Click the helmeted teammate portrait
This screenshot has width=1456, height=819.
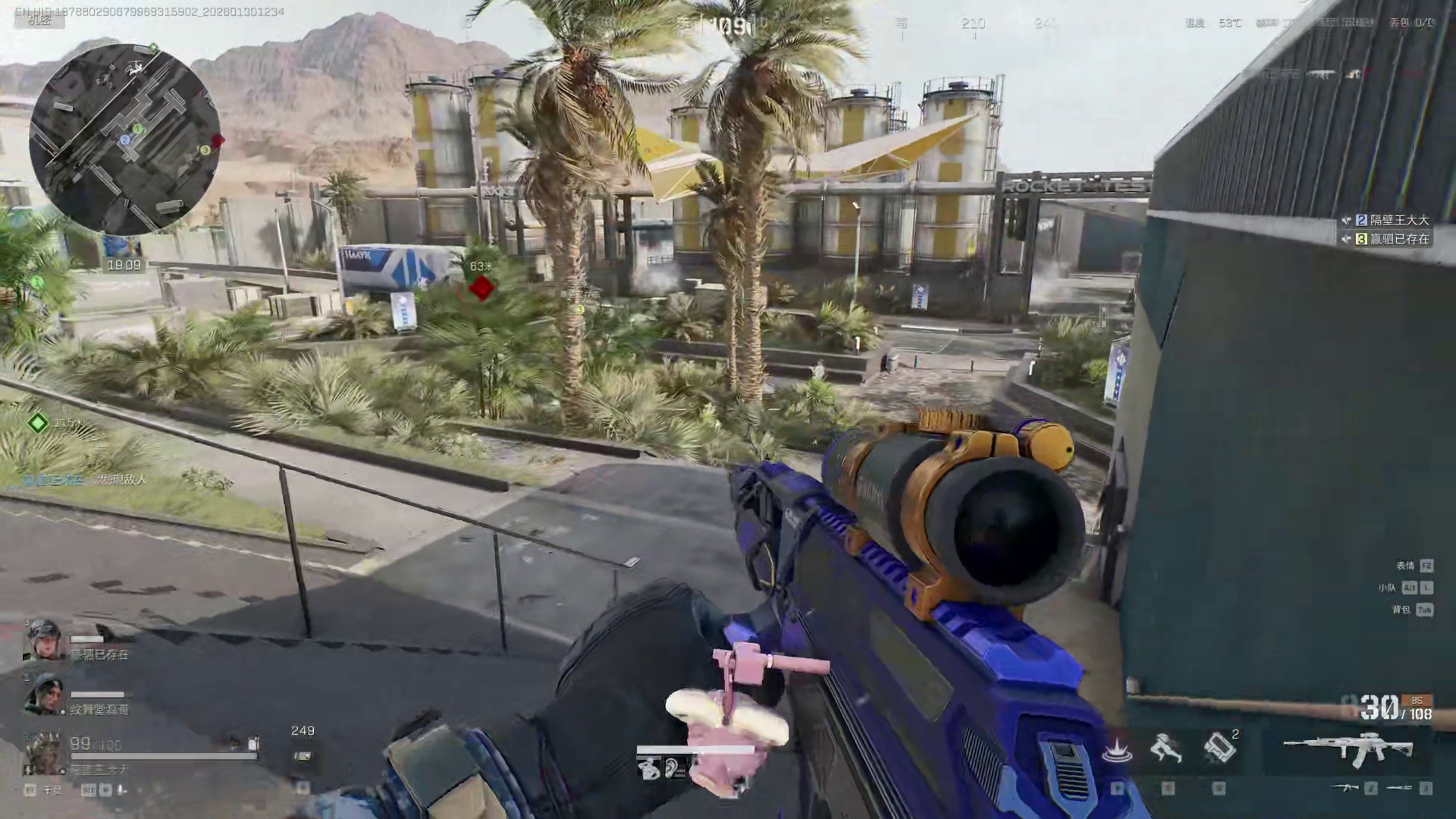[42, 639]
